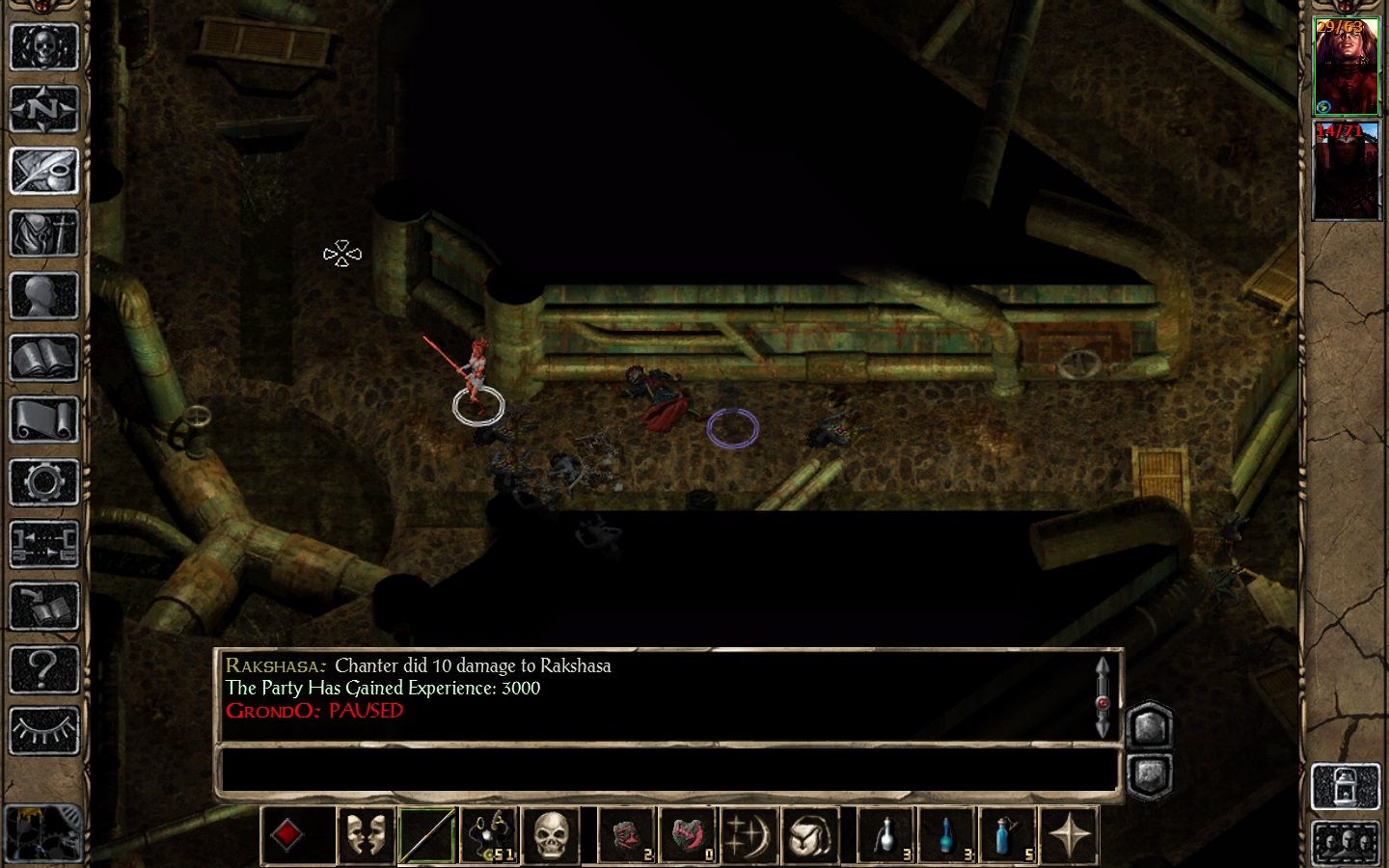Toggle the closed-eye sidebar button
Viewport: 1389px width, 868px height.
click(x=43, y=730)
